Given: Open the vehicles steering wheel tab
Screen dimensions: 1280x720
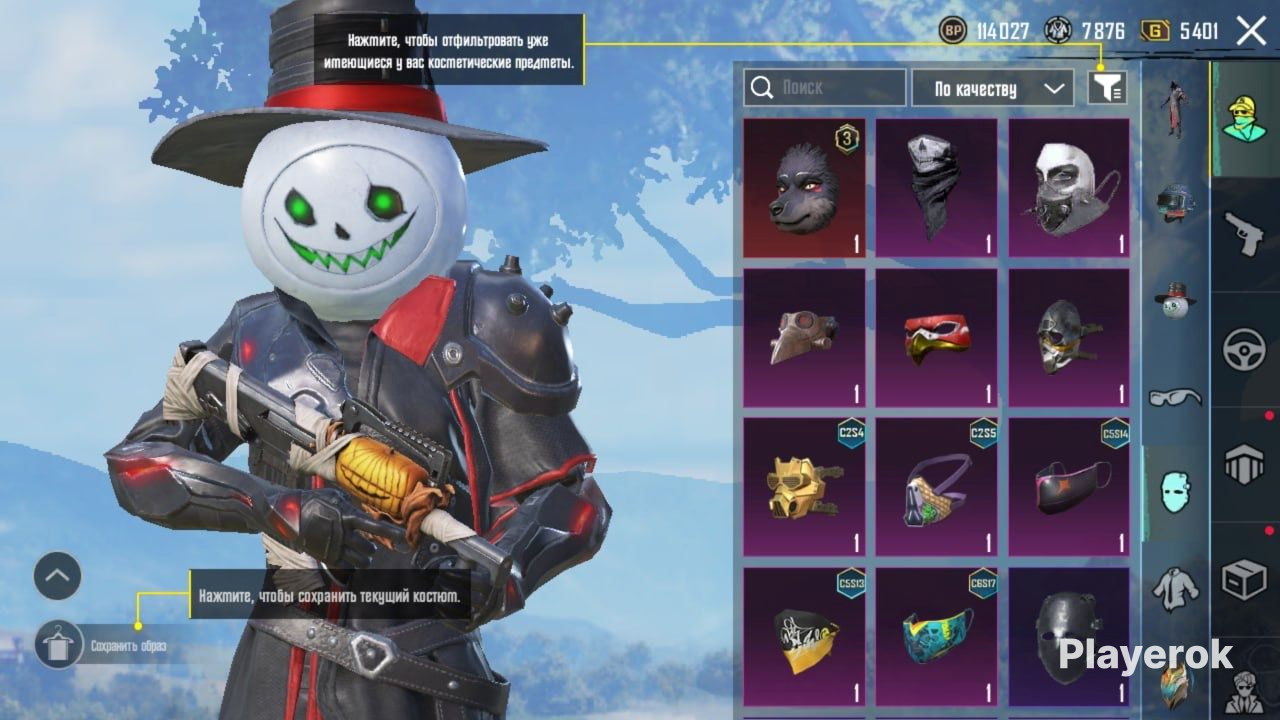Looking at the screenshot, I should point(1245,350).
